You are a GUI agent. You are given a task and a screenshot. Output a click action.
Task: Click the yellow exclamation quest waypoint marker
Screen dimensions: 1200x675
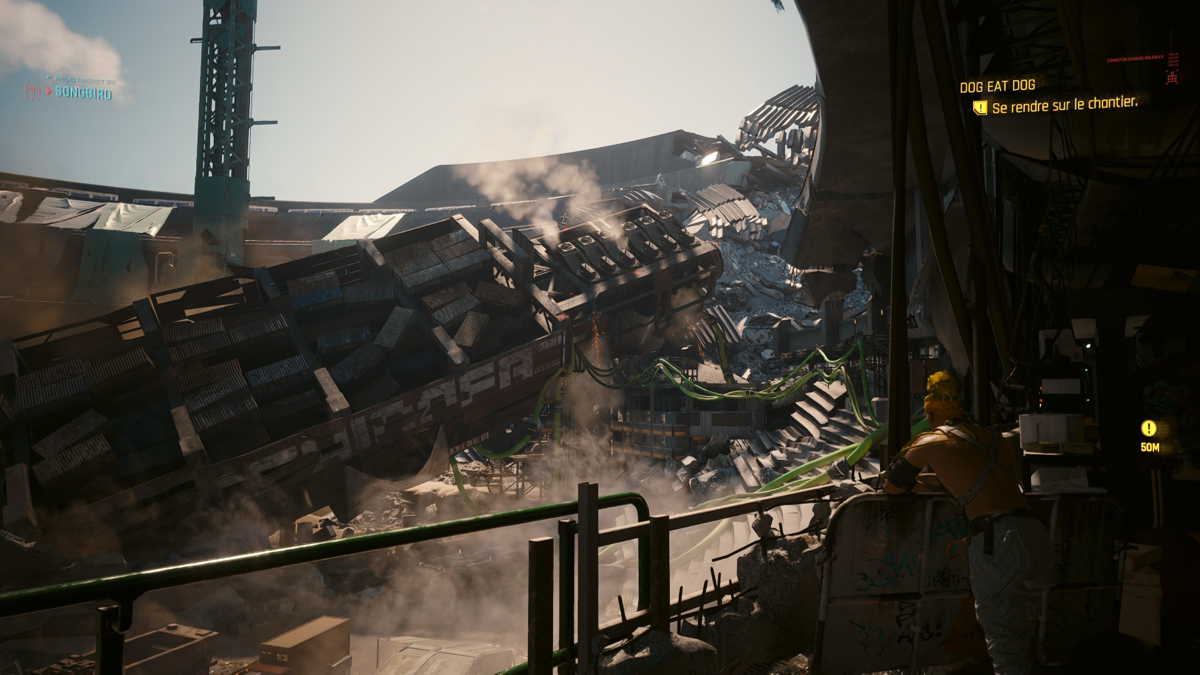(x=1149, y=428)
